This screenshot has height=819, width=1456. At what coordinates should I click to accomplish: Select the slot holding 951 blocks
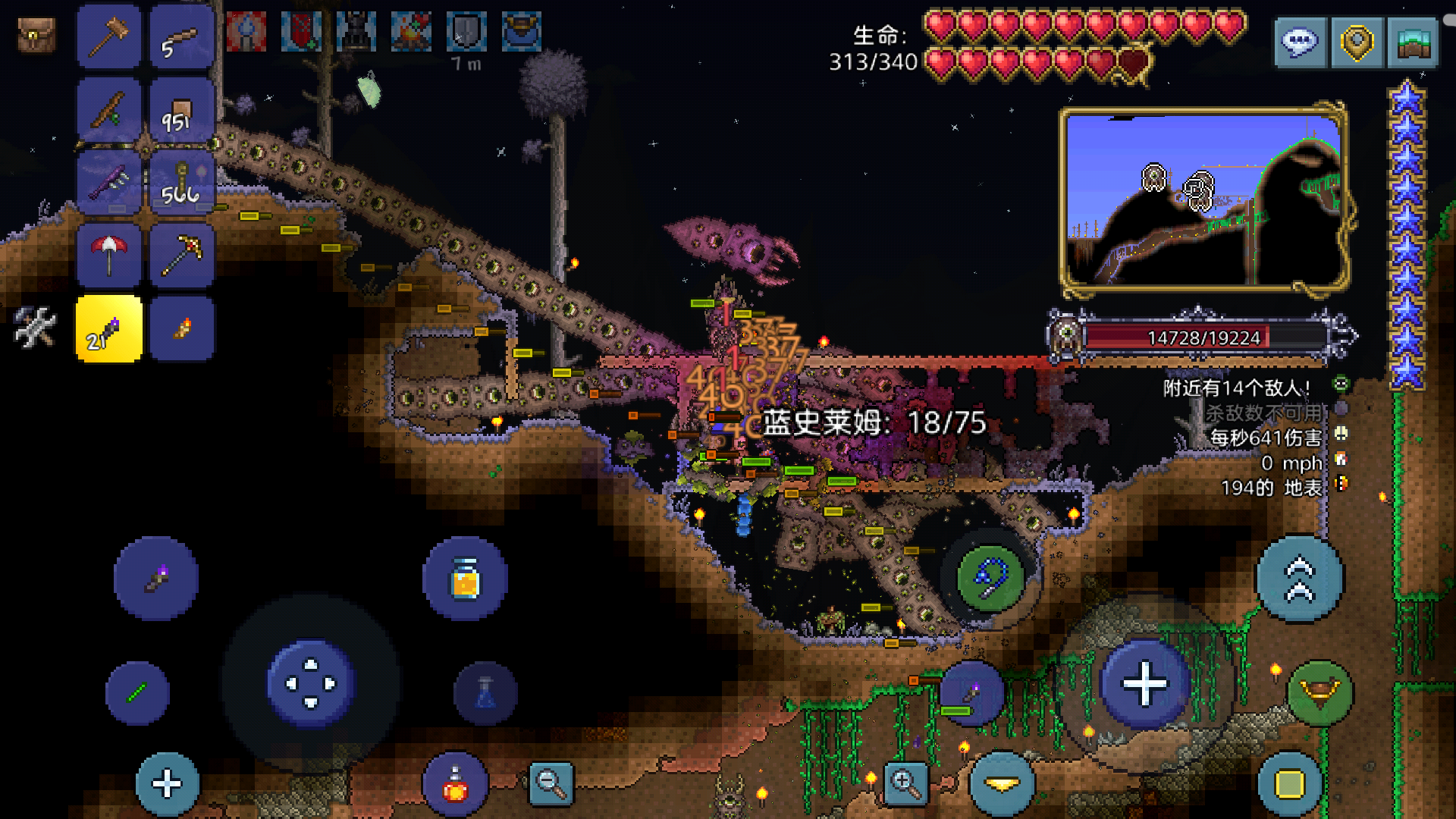pos(182,110)
